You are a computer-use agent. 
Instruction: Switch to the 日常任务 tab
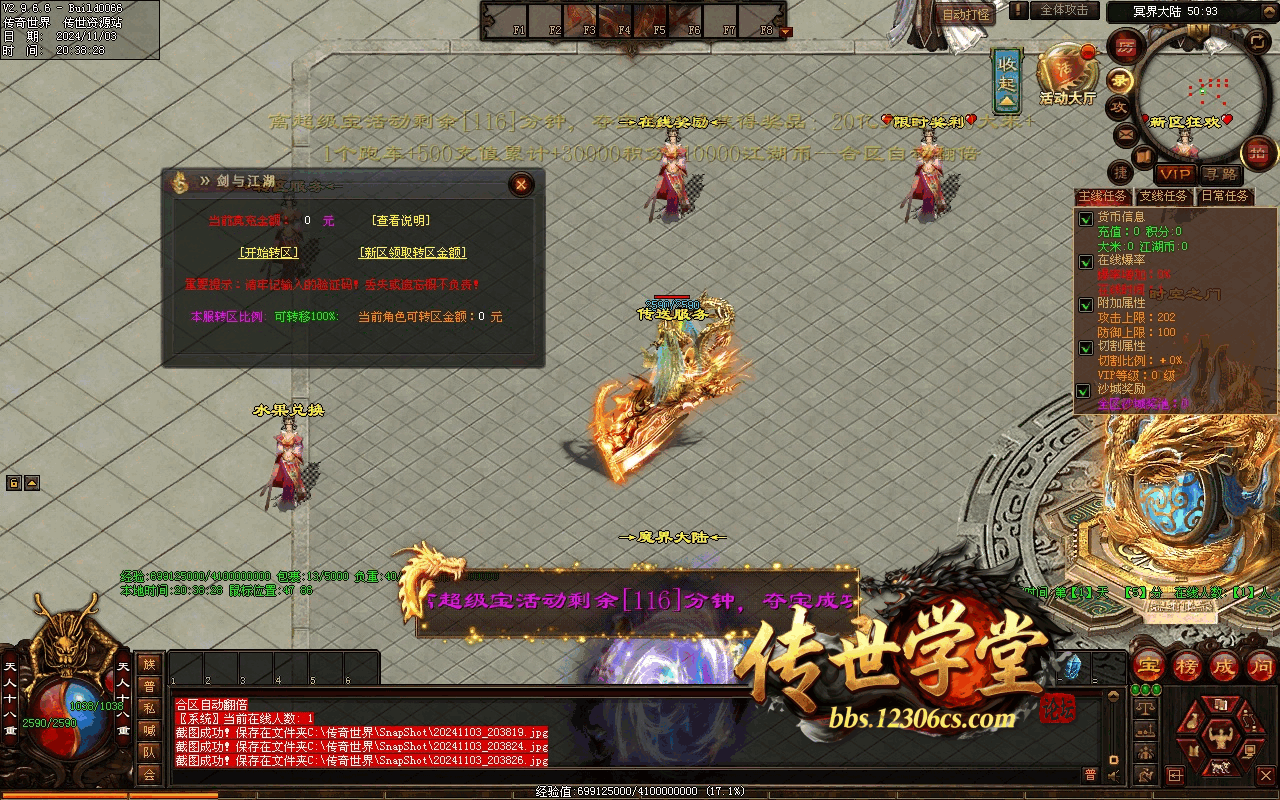pyautogui.click(x=1225, y=197)
